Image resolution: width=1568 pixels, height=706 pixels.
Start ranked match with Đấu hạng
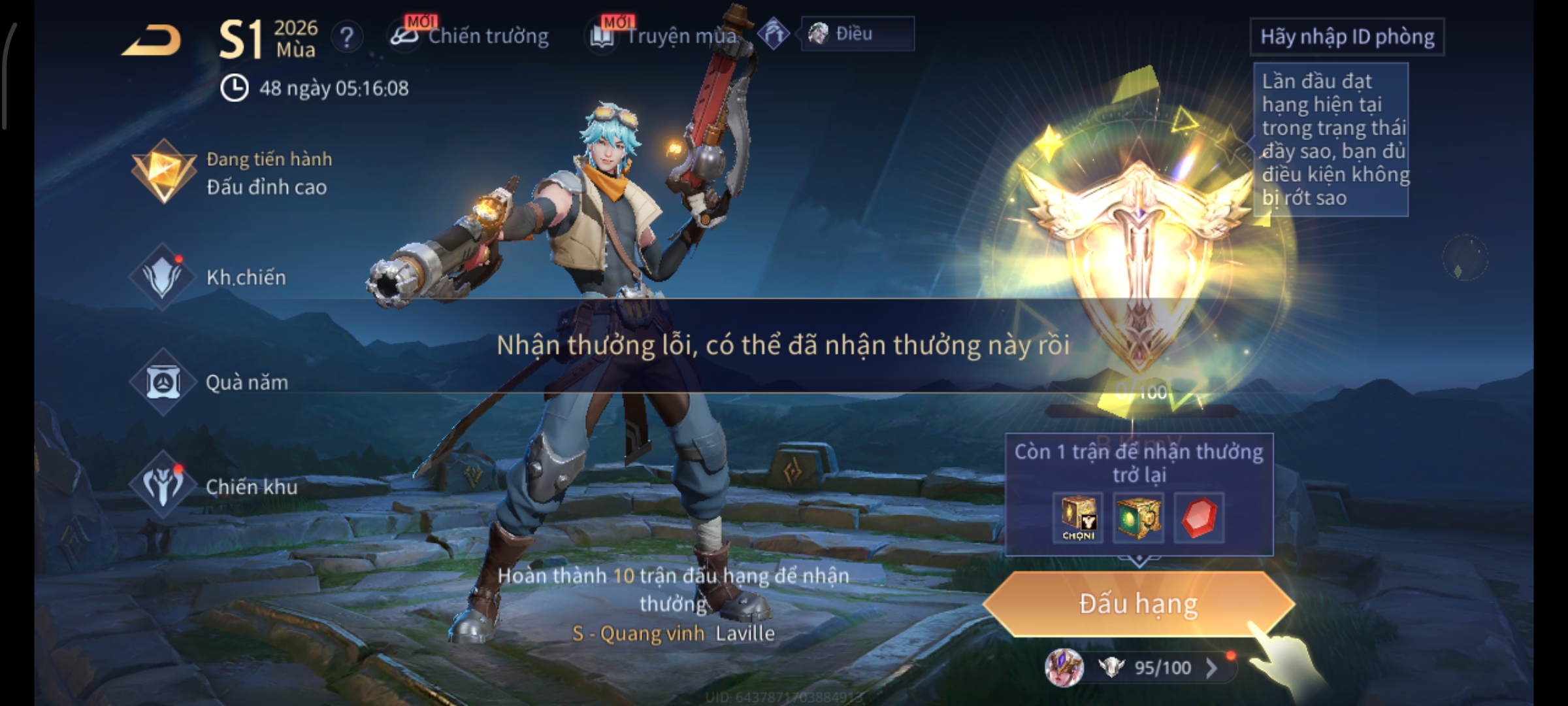point(1138,604)
